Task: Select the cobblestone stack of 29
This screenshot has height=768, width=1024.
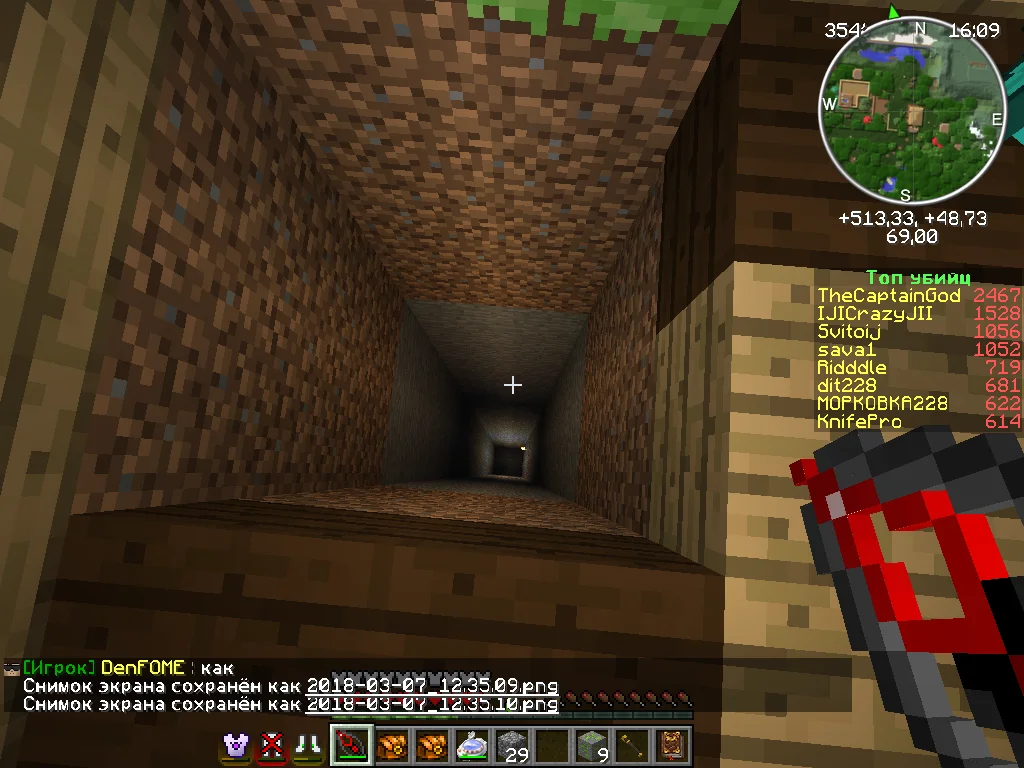Action: tap(512, 747)
